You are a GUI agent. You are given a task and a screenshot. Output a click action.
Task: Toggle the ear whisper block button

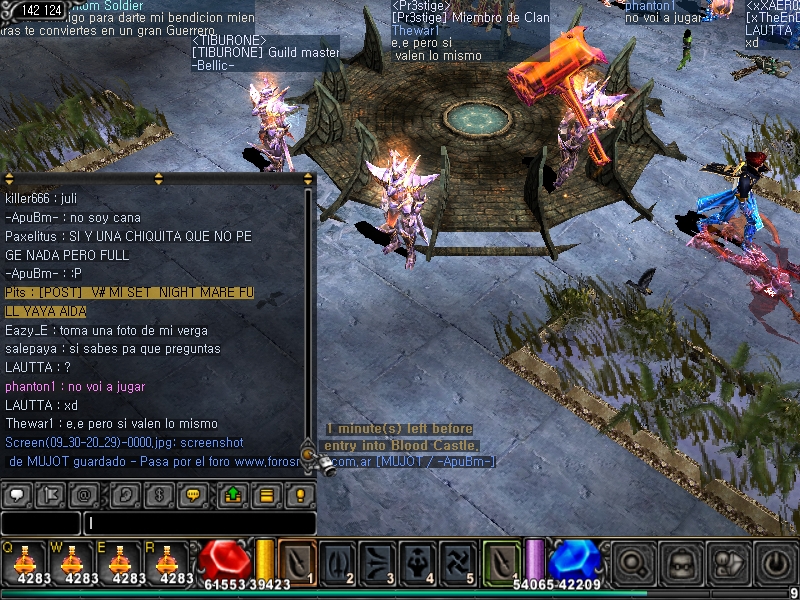coord(125,494)
